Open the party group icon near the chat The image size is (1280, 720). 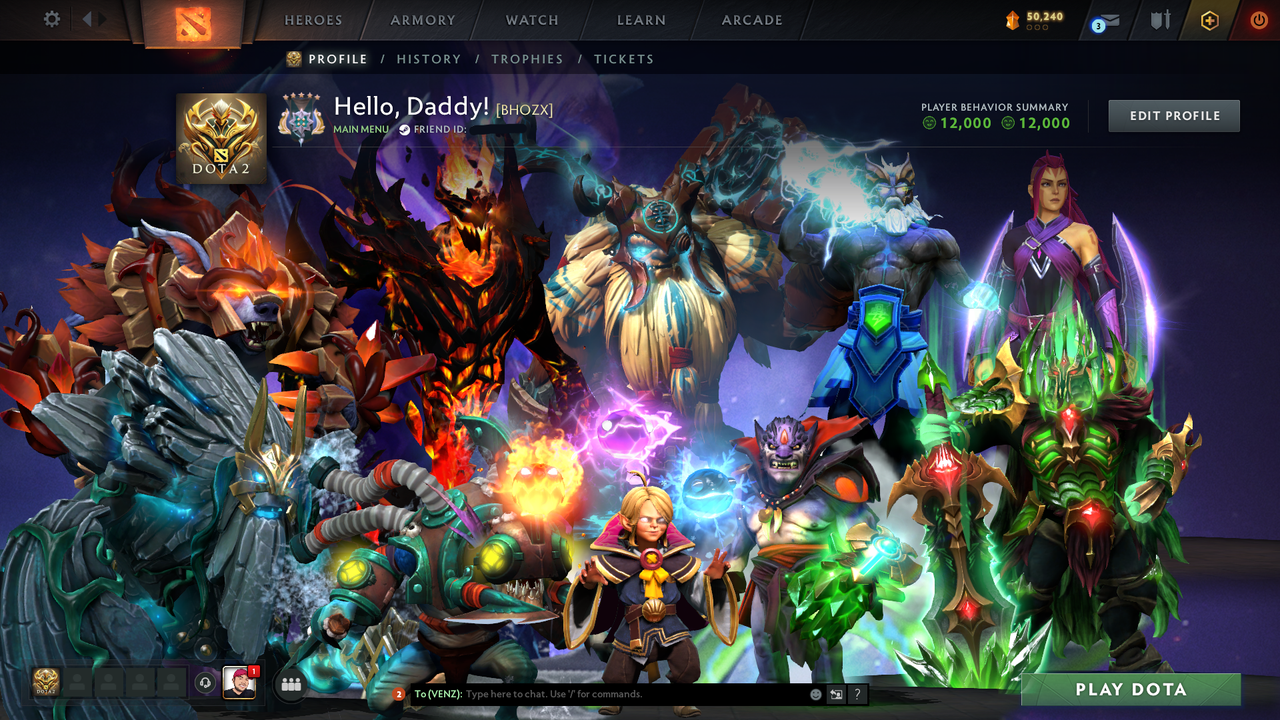click(x=291, y=685)
